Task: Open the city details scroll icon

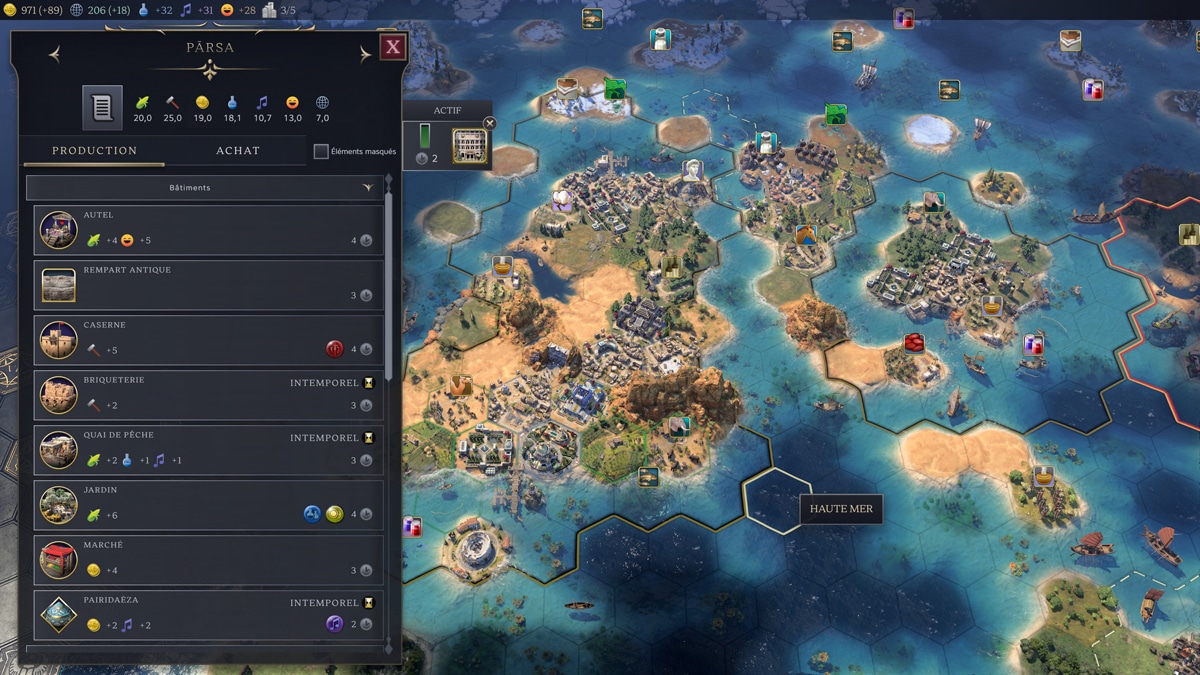Action: tap(102, 107)
